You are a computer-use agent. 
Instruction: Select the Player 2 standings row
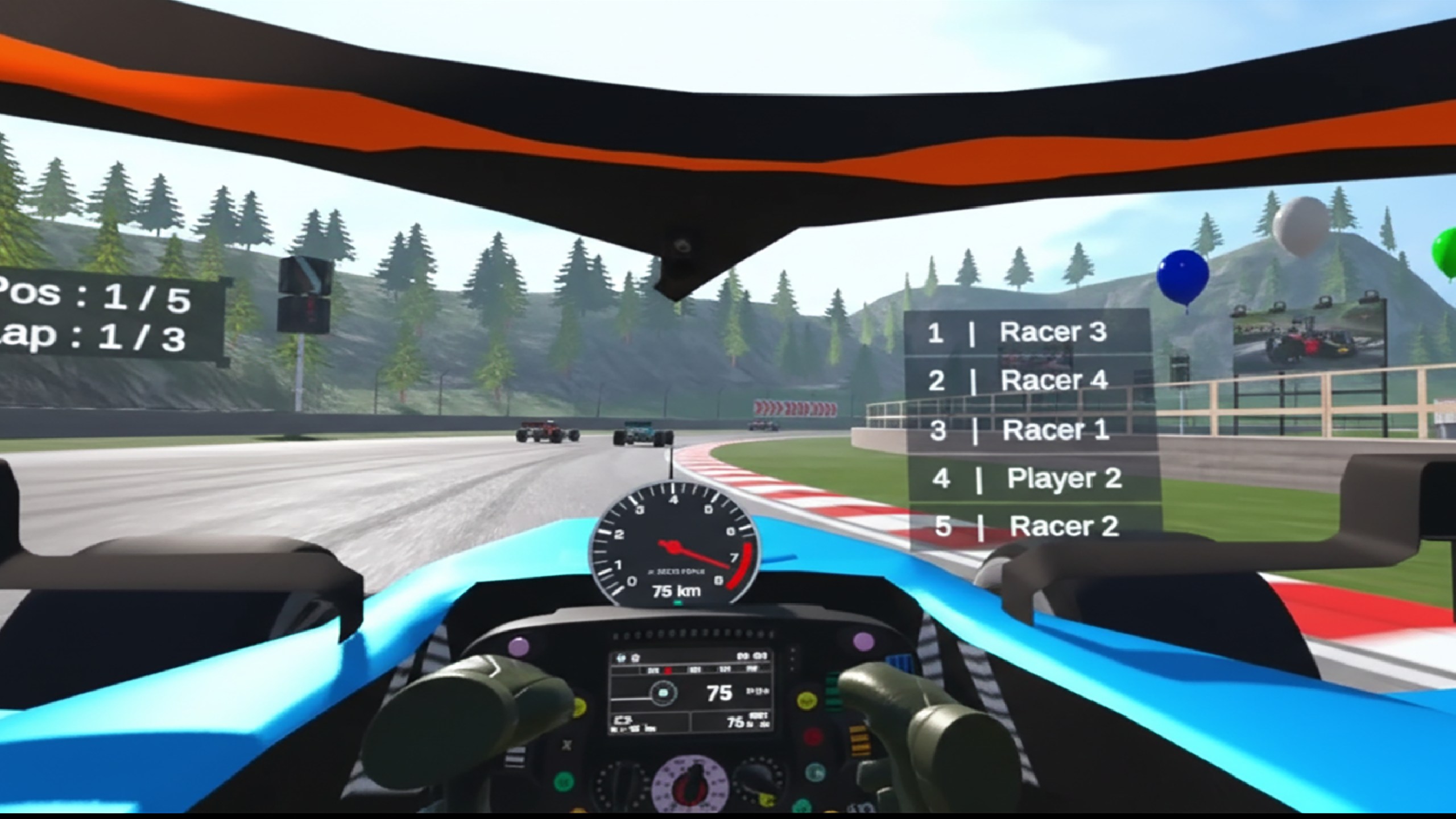coord(1033,478)
